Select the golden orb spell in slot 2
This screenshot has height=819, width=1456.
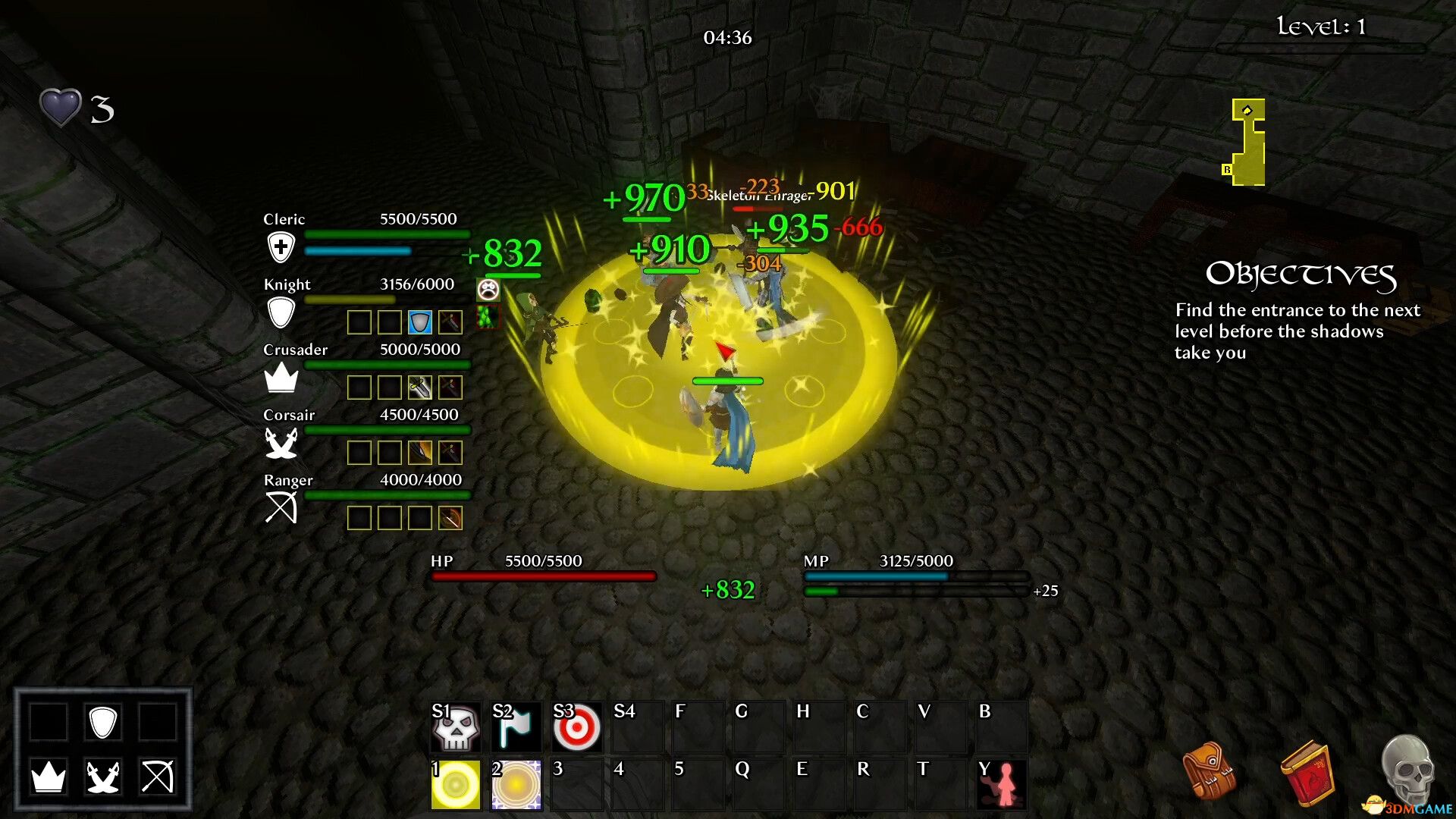[516, 785]
